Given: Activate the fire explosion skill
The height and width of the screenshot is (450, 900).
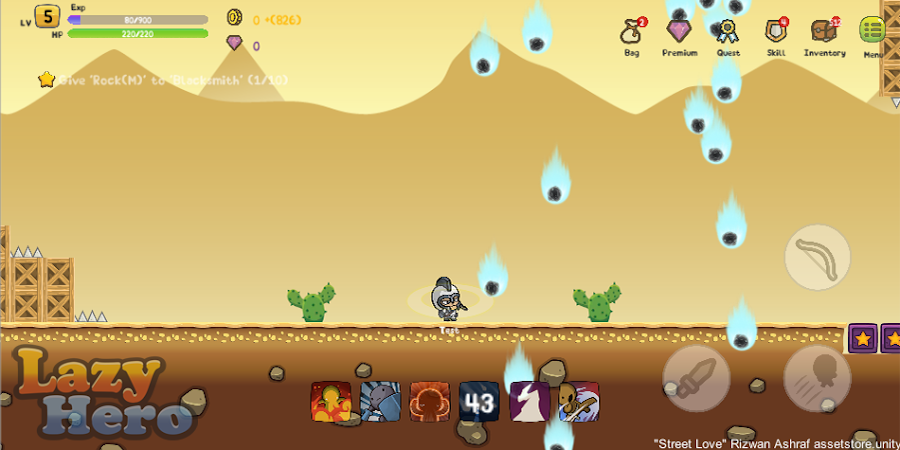Looking at the screenshot, I should pyautogui.click(x=331, y=402).
